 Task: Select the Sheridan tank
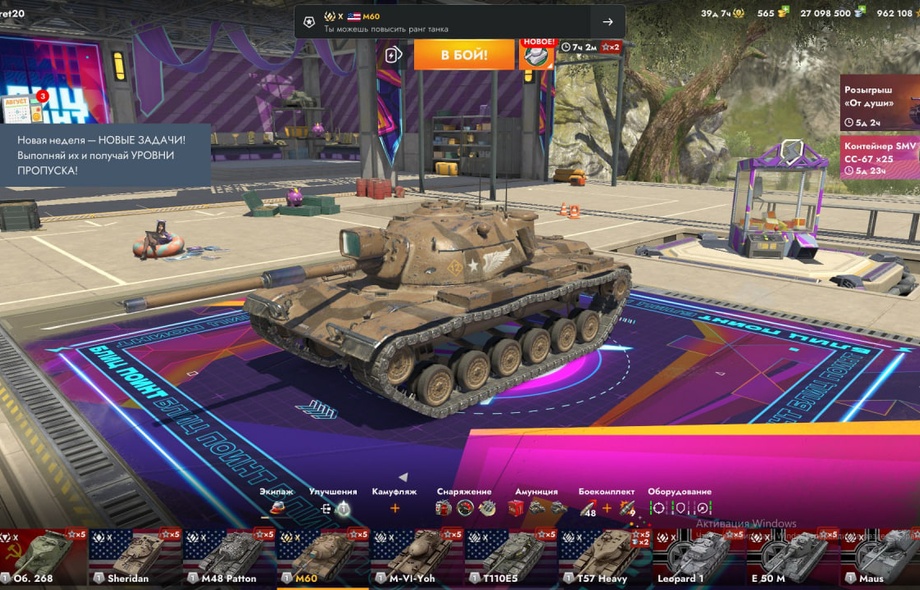pyautogui.click(x=136, y=557)
